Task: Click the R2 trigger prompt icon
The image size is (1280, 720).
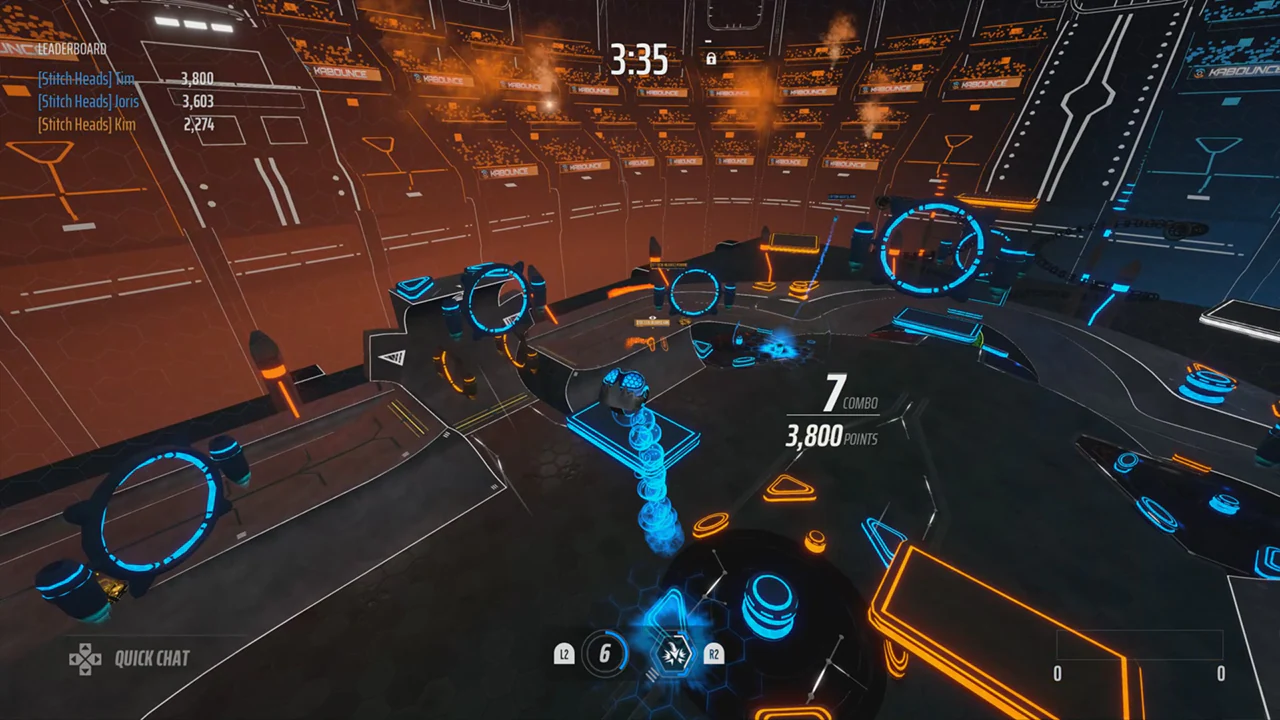Action: [714, 655]
